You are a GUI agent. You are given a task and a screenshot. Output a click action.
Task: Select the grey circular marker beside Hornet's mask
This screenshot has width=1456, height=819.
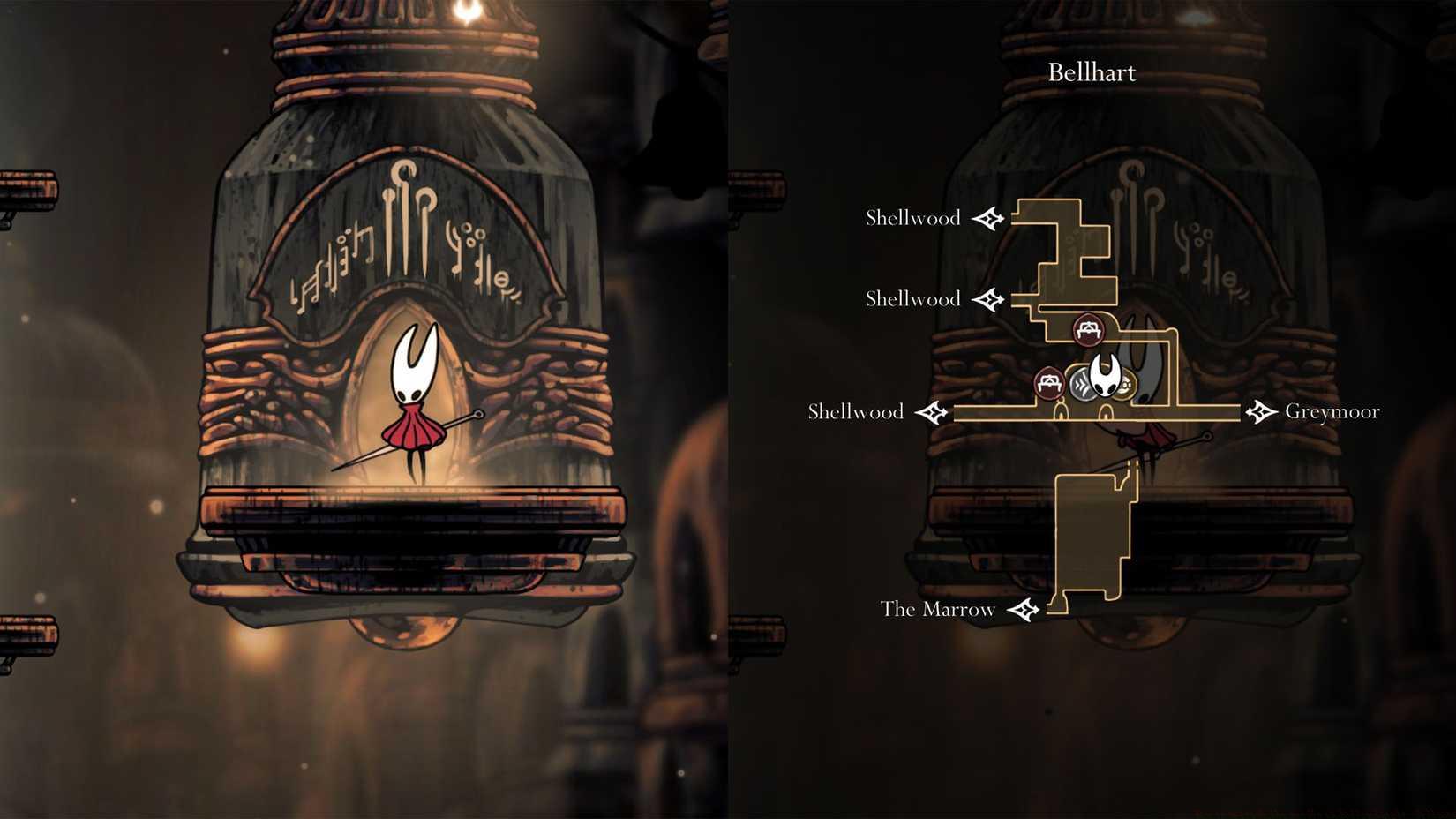pos(1083,385)
